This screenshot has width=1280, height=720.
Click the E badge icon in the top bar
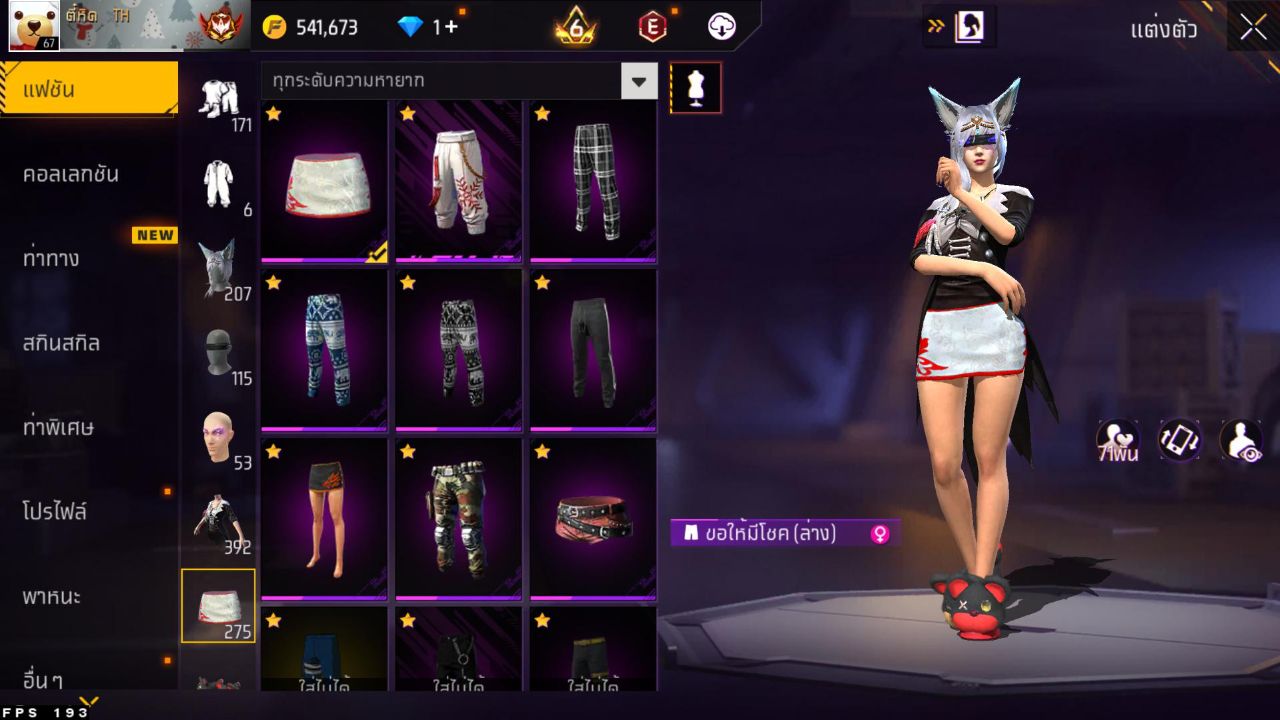[651, 27]
